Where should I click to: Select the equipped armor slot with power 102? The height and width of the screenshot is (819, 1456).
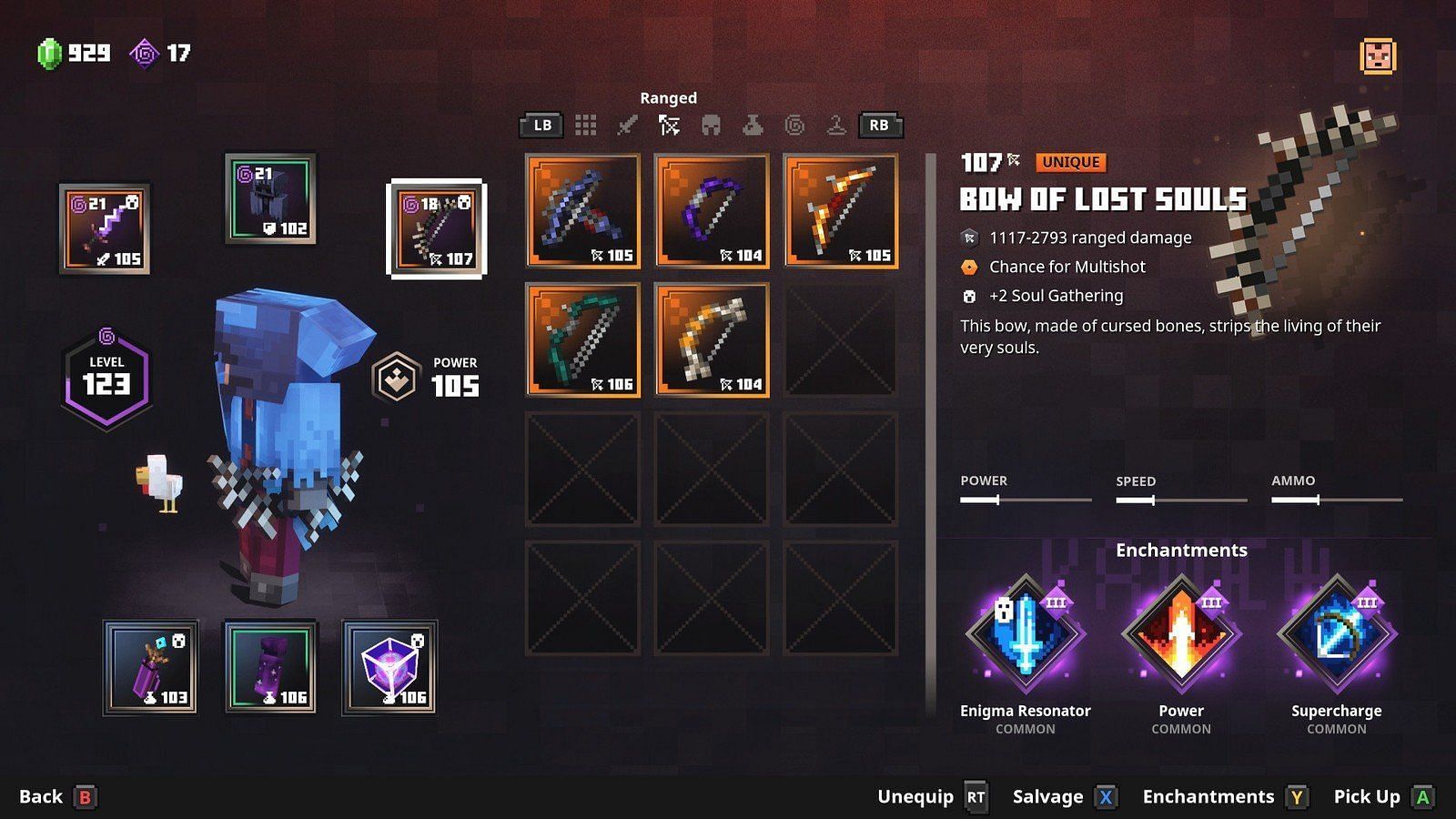pos(270,198)
